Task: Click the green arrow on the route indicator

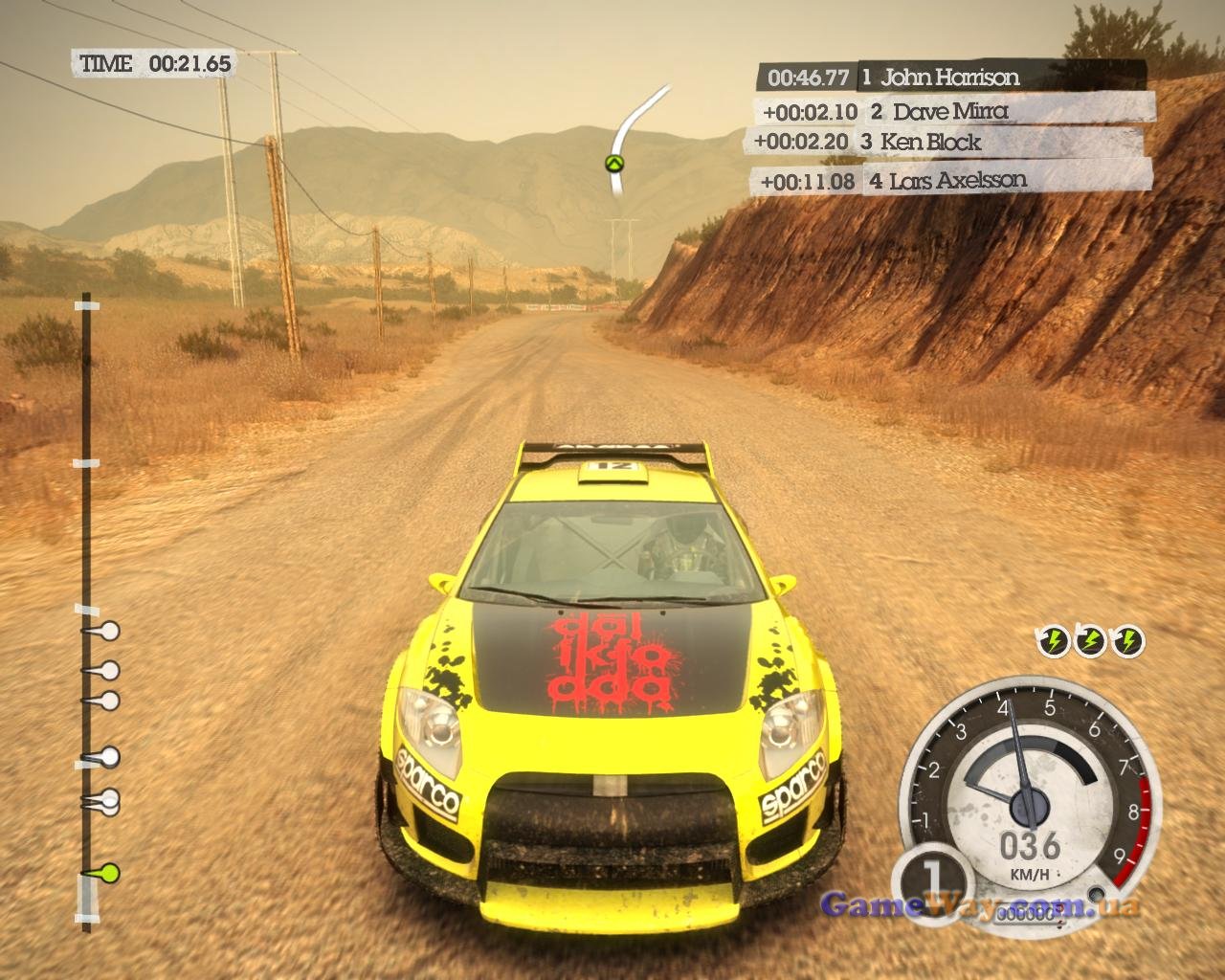Action: [x=614, y=164]
